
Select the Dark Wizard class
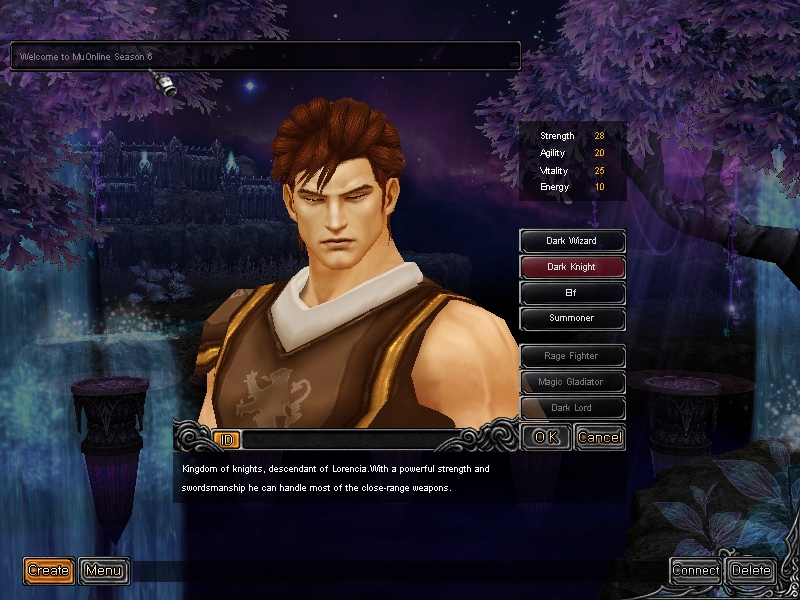(572, 241)
